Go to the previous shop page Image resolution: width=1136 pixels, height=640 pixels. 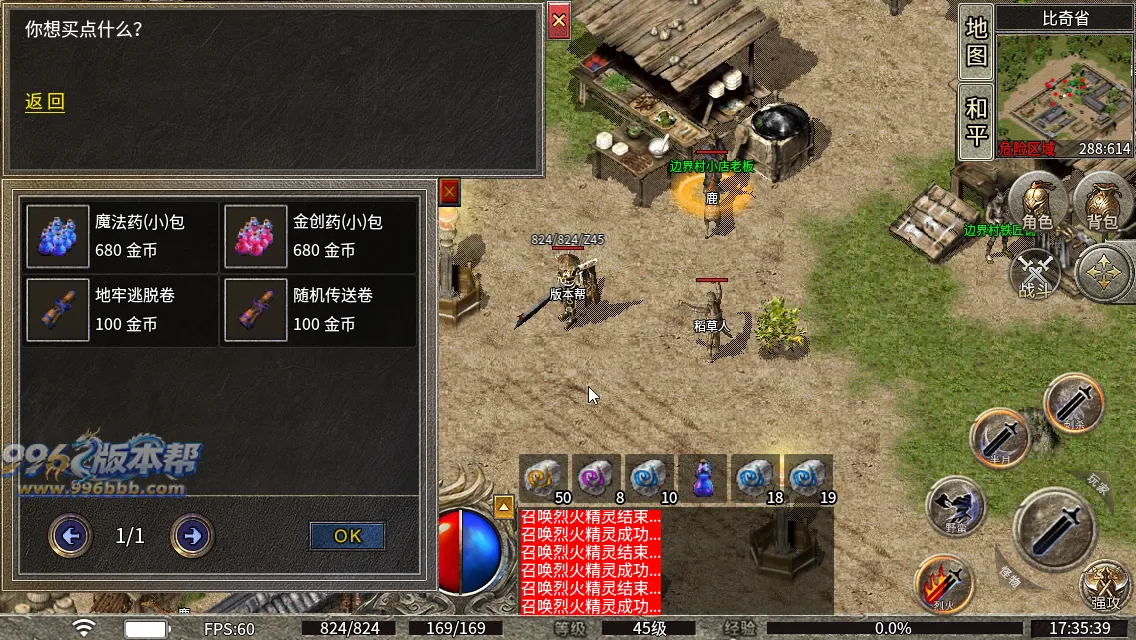click(70, 536)
